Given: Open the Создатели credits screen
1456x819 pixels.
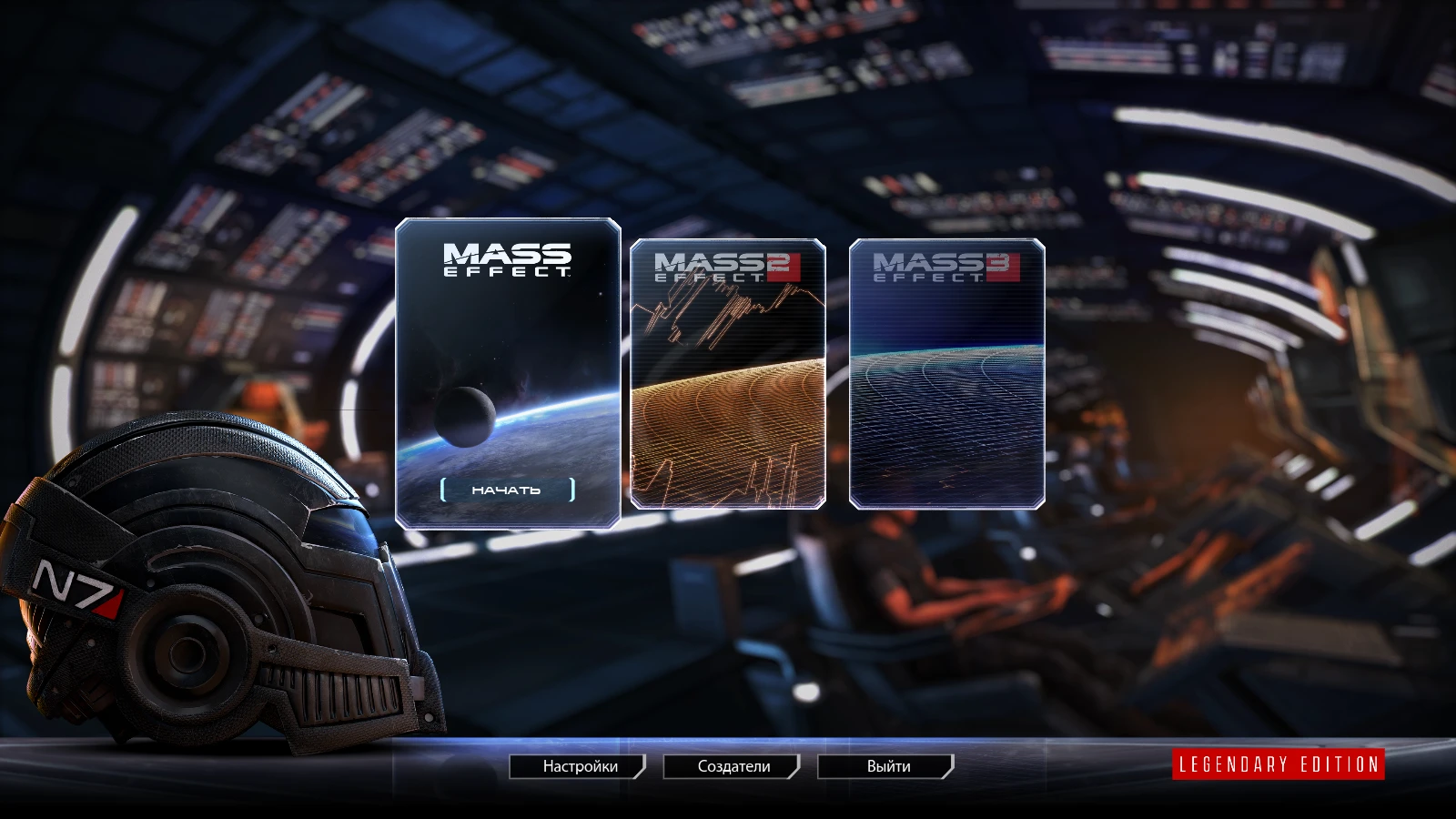Looking at the screenshot, I should click(x=733, y=766).
